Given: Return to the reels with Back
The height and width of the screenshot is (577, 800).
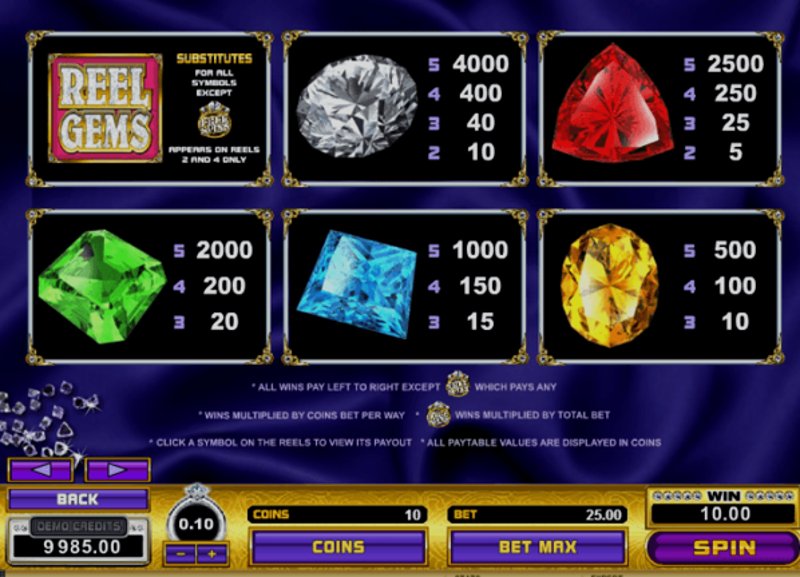Looking at the screenshot, I should coord(78,499).
